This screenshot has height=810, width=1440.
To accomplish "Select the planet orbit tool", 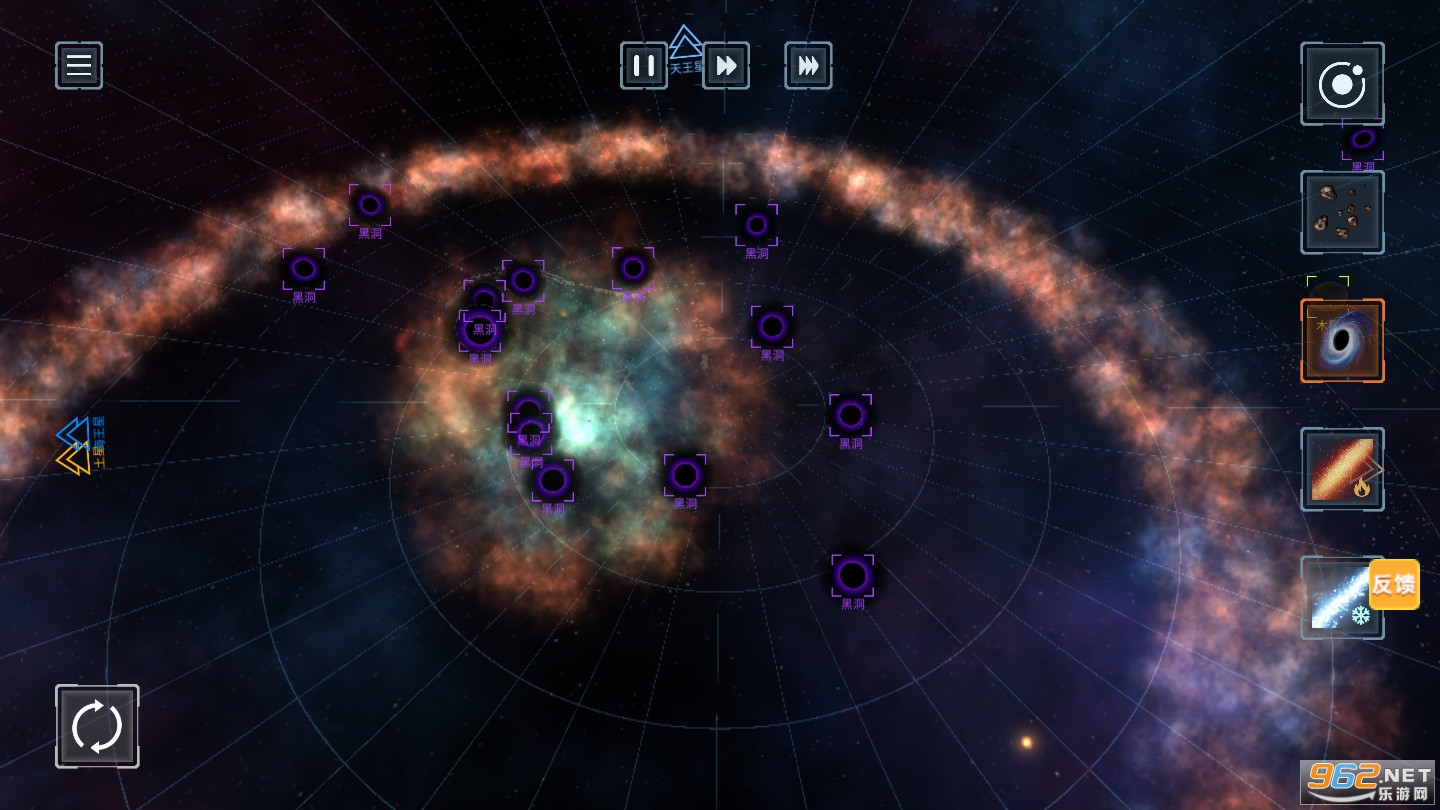I will click(1342, 84).
